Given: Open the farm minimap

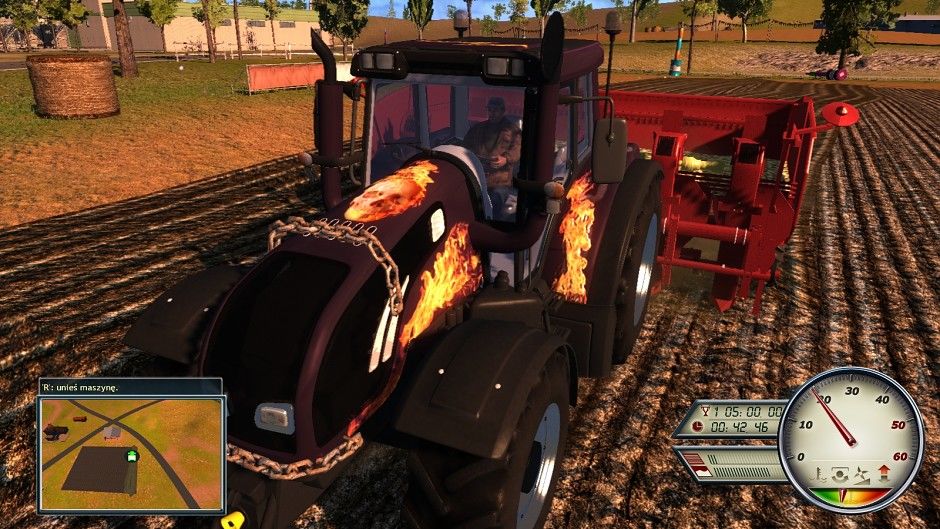Looking at the screenshot, I should (131, 454).
